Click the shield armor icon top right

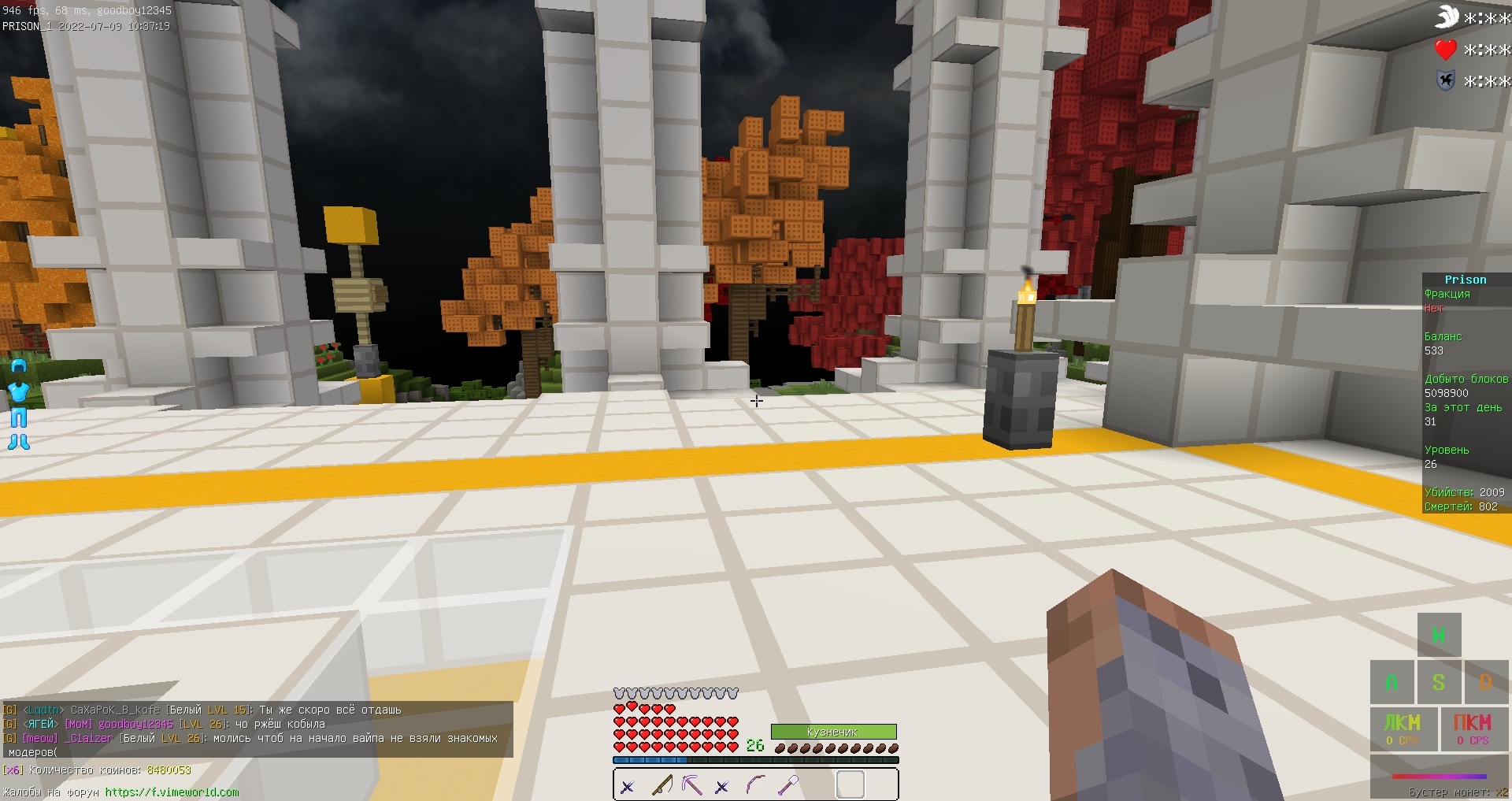pos(1447,81)
